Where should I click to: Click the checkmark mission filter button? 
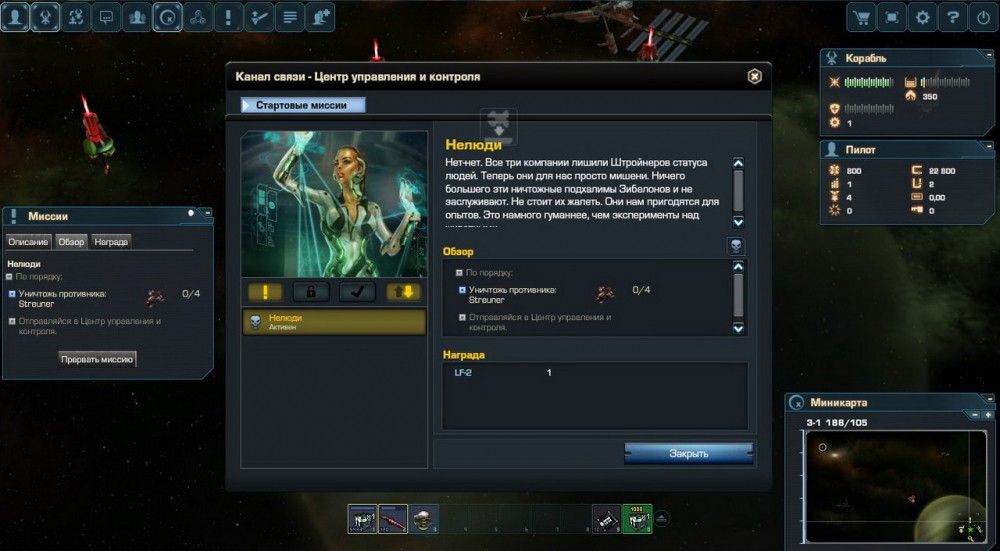357,291
